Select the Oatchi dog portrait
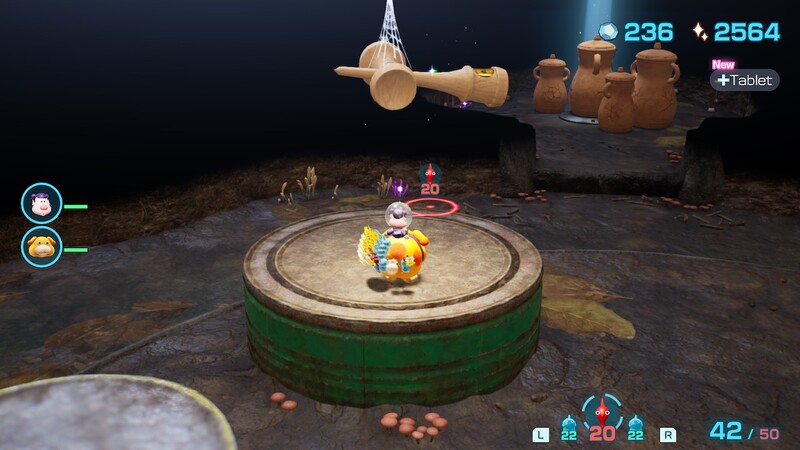This screenshot has height=450, width=800. pos(42,246)
